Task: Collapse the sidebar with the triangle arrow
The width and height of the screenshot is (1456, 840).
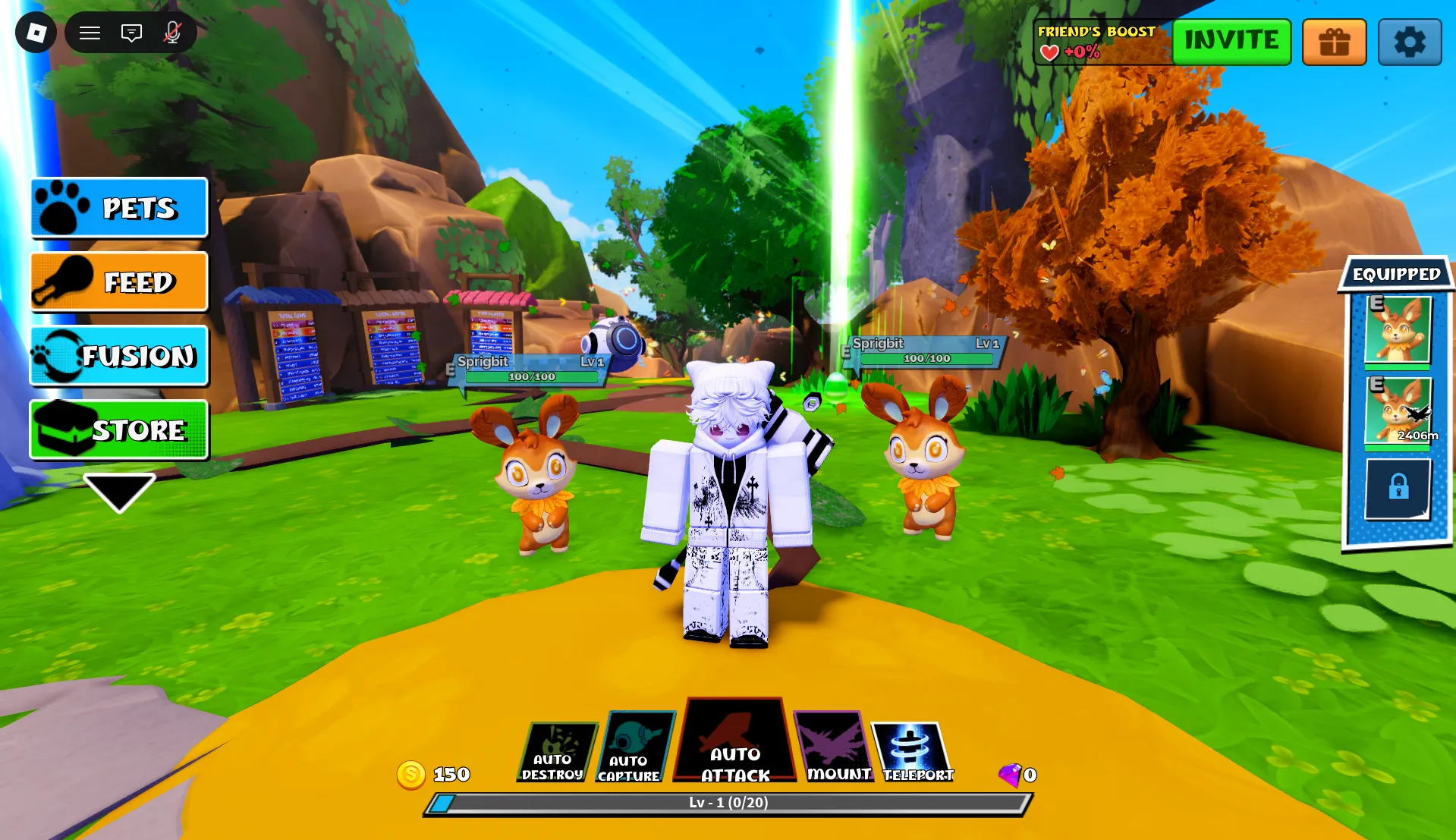Action: click(119, 493)
